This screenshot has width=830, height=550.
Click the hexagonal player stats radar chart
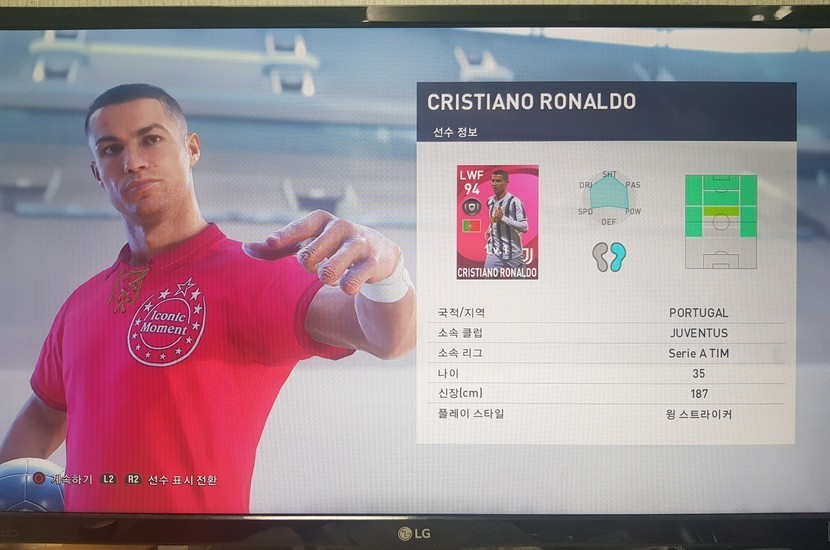[x=609, y=196]
